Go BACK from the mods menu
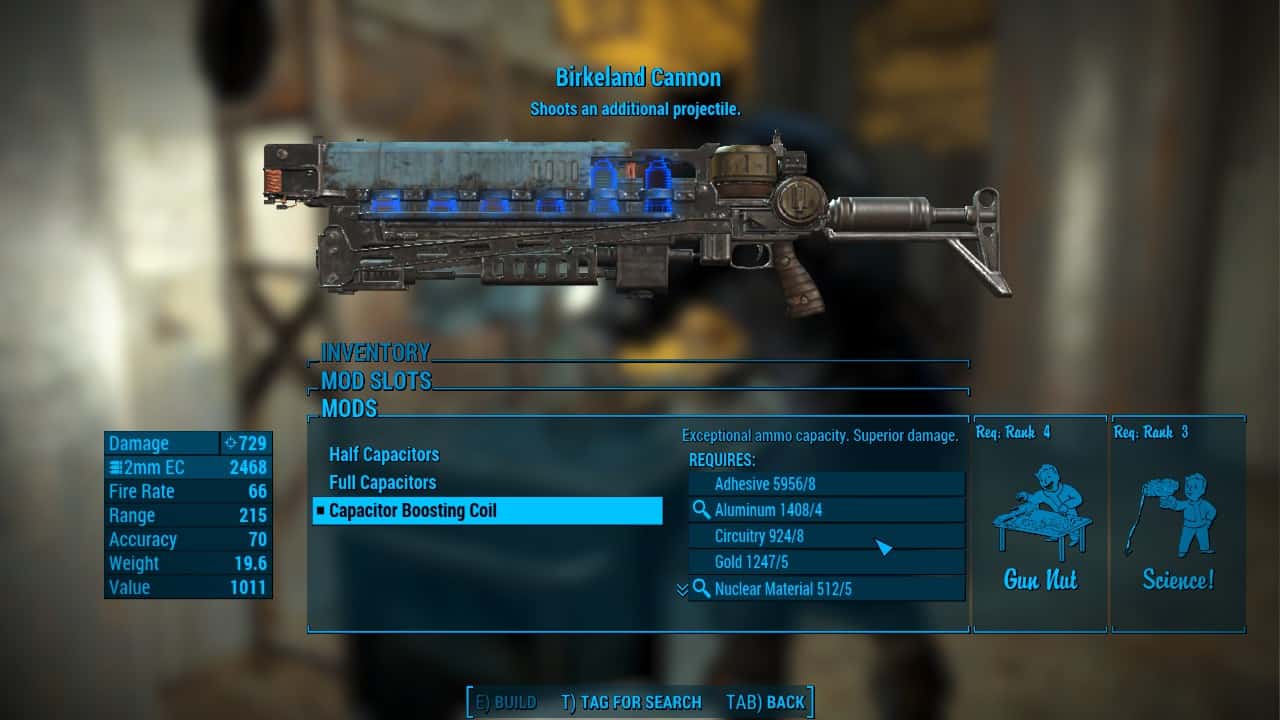Image resolution: width=1280 pixels, height=720 pixels. 765,702
